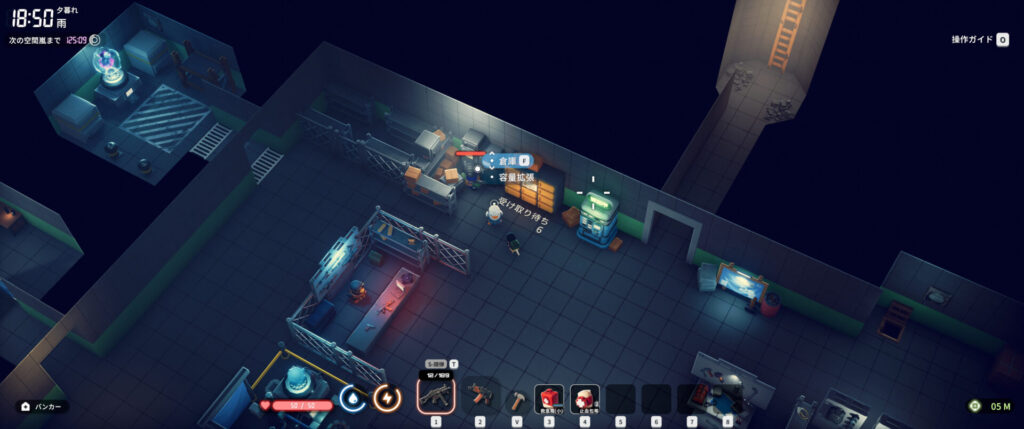Click the 05 M distance tracker icon

pyautogui.click(x=975, y=406)
